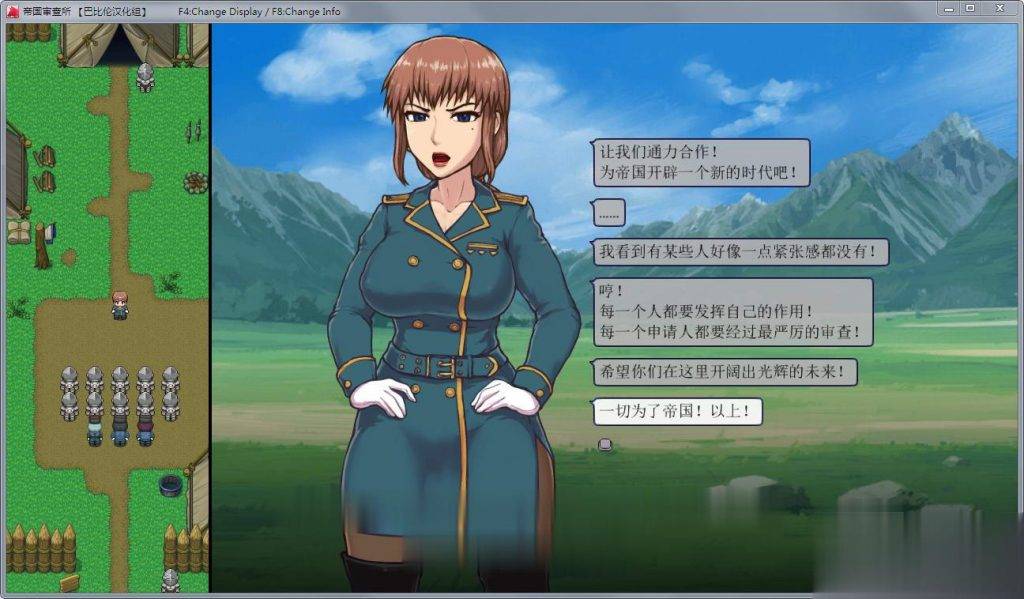The width and height of the screenshot is (1024, 599).
Task: Close the game window
Action: (x=999, y=8)
